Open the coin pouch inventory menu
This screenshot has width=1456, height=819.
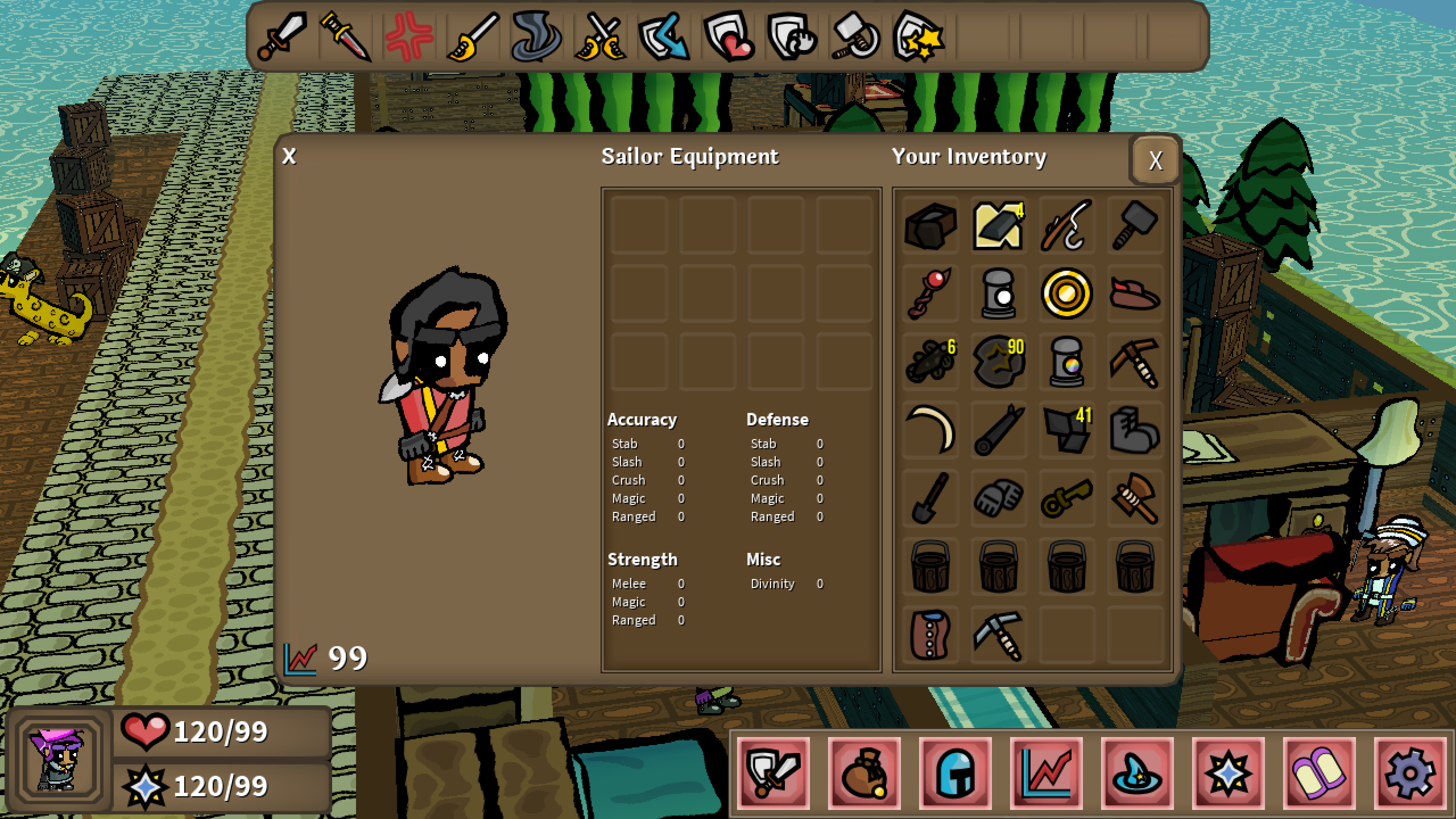(864, 773)
